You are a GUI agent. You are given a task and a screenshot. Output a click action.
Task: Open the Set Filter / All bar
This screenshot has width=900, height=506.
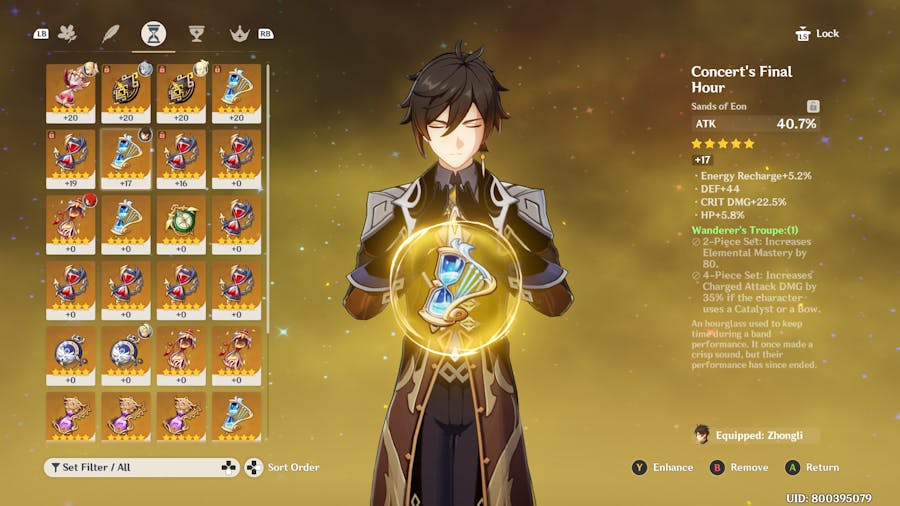click(141, 467)
